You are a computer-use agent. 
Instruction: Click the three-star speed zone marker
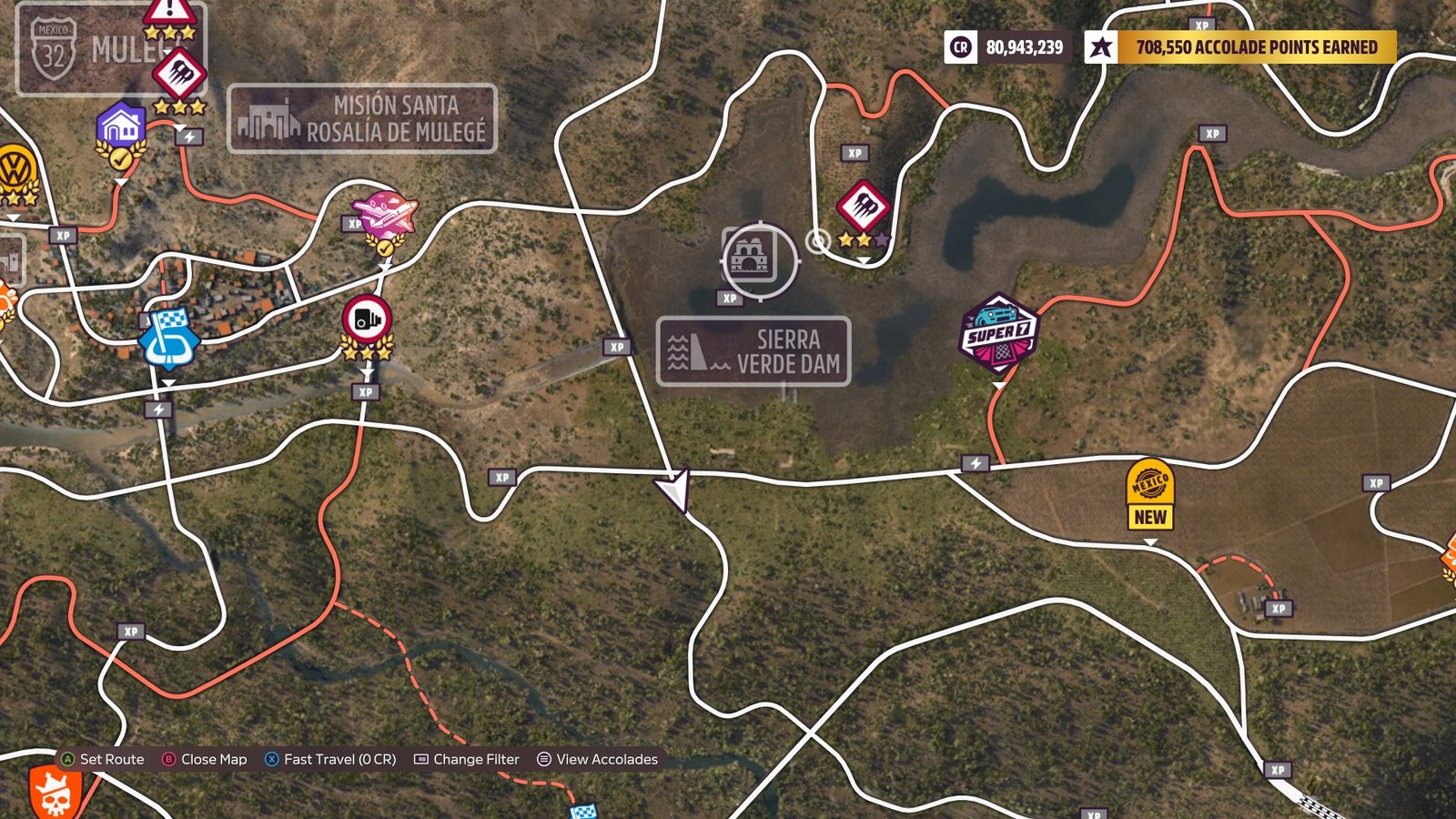tap(179, 77)
